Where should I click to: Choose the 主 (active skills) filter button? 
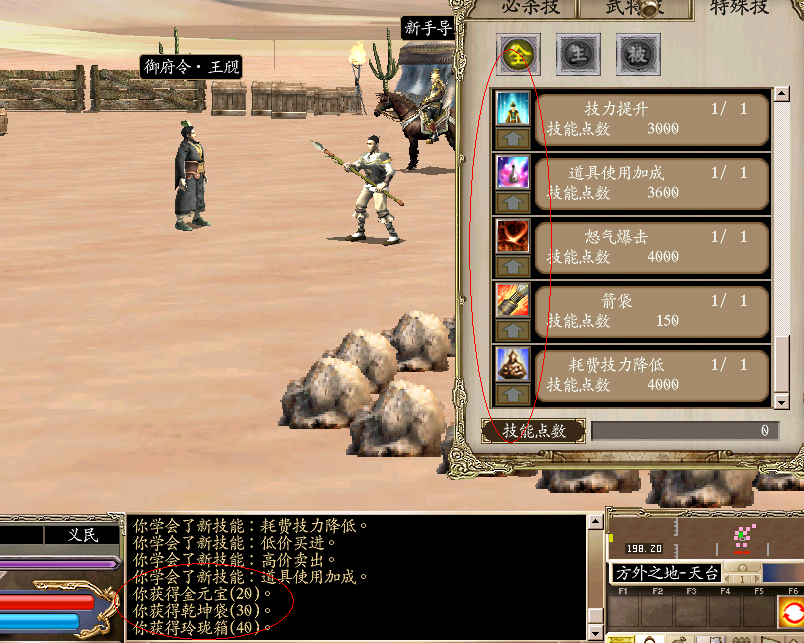(577, 54)
